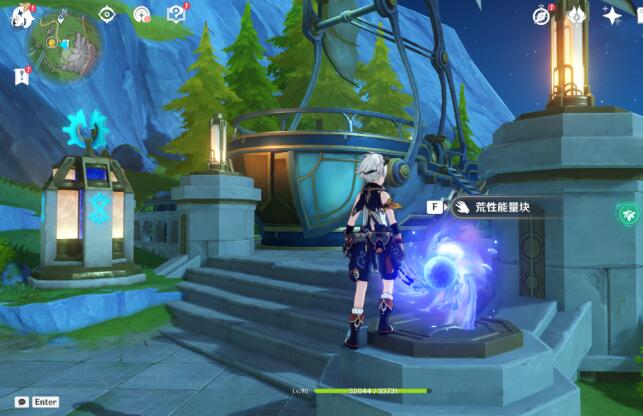Open the circular minimap

pos(63,44)
